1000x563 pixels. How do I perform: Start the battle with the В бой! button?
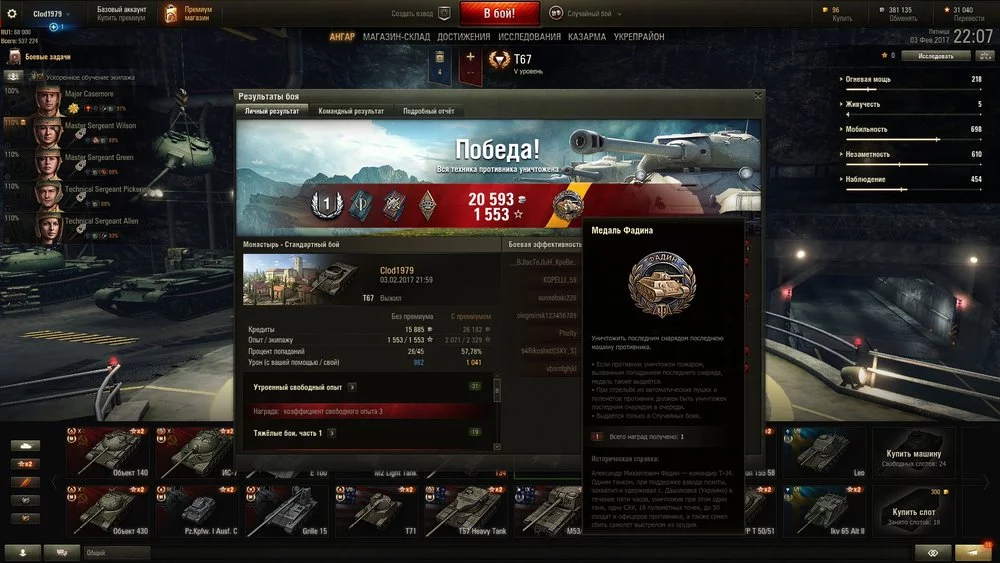(x=500, y=14)
